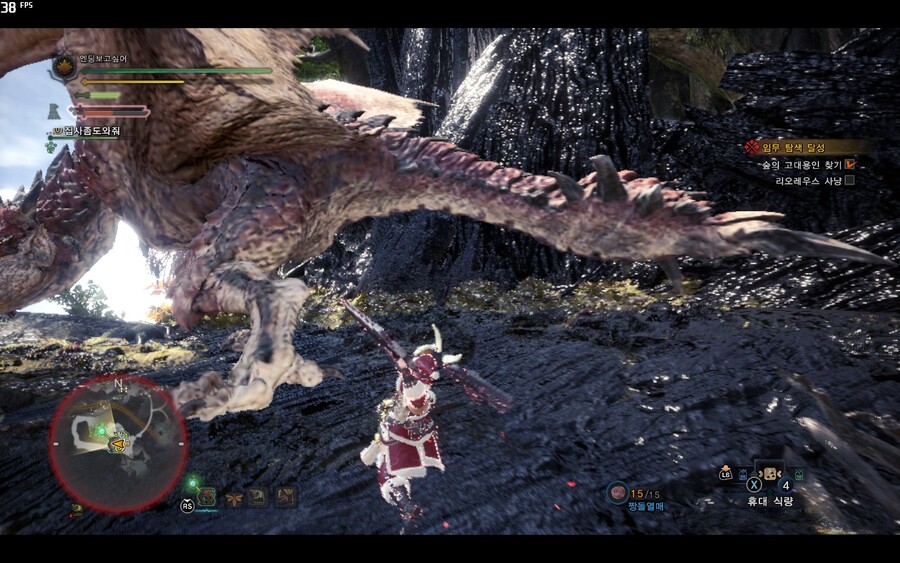The width and height of the screenshot is (900, 563).
Task: Select the tracked monster icon beside the minimap
Action: click(208, 495)
